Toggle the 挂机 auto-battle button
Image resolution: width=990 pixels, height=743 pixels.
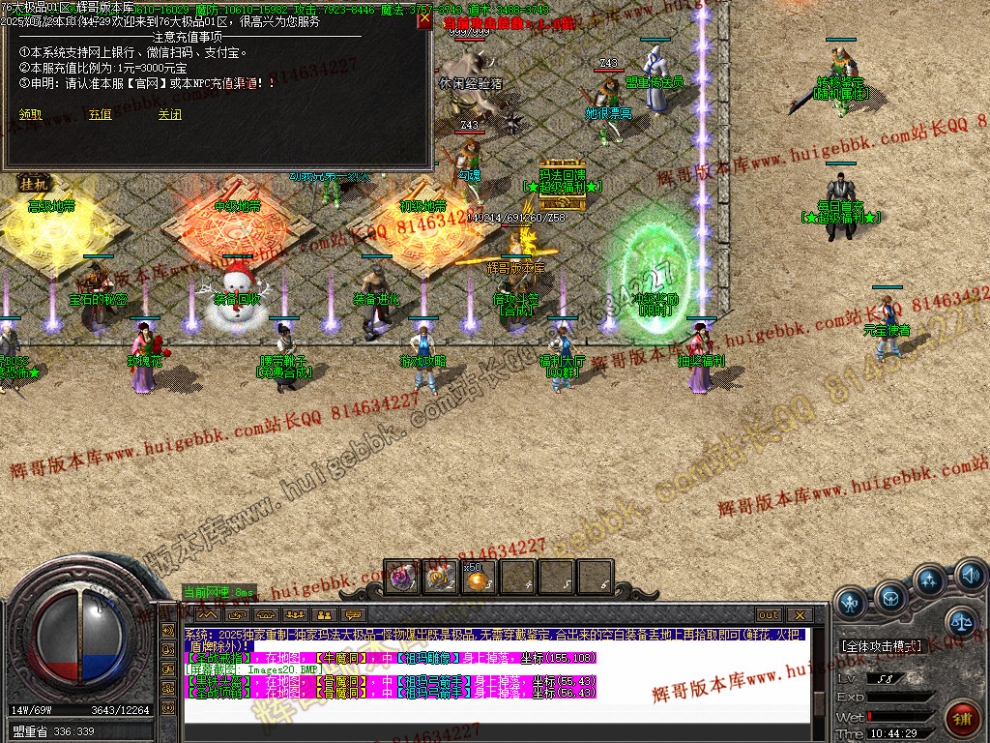pos(33,183)
